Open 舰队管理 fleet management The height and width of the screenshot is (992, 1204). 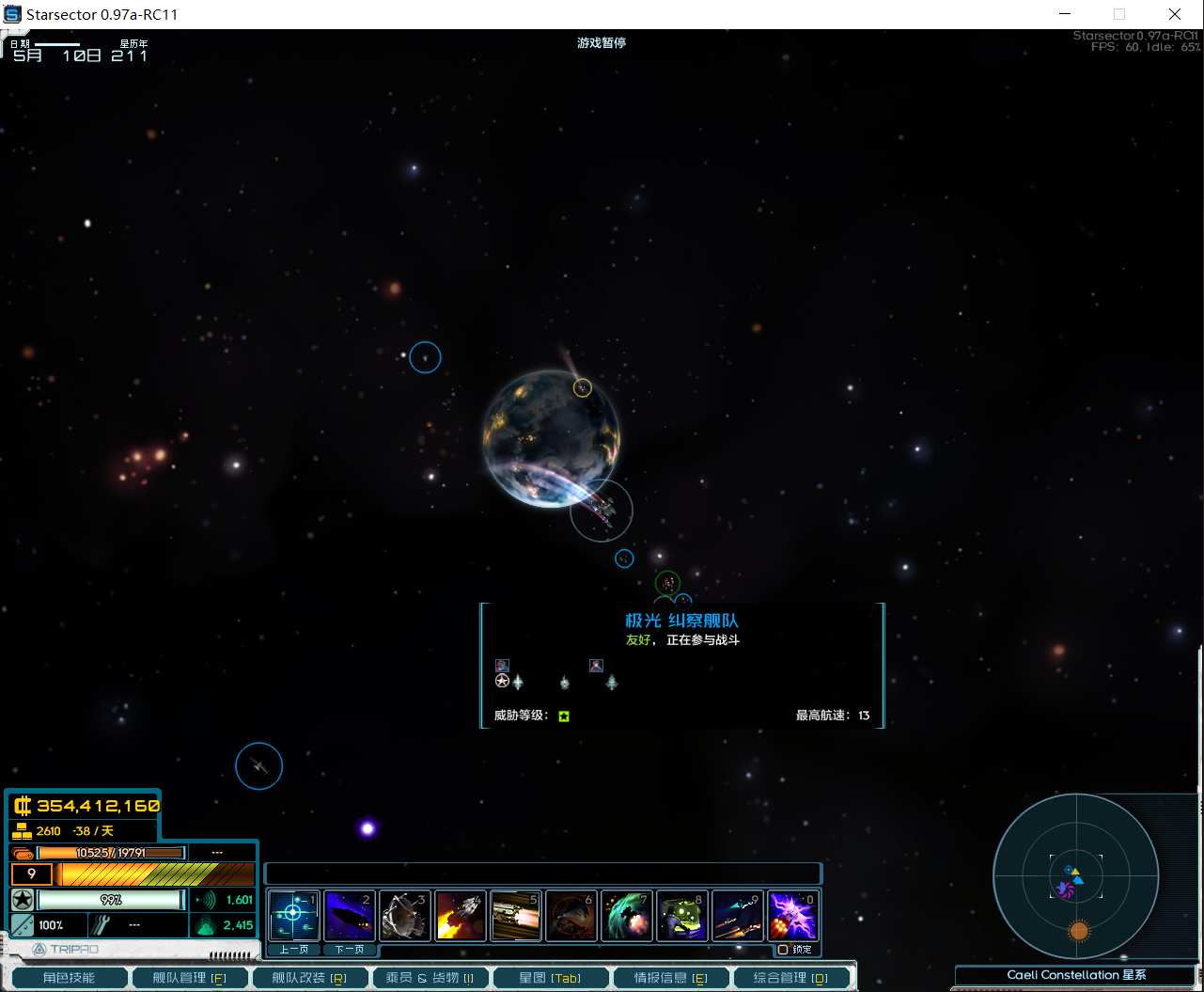pos(190,978)
